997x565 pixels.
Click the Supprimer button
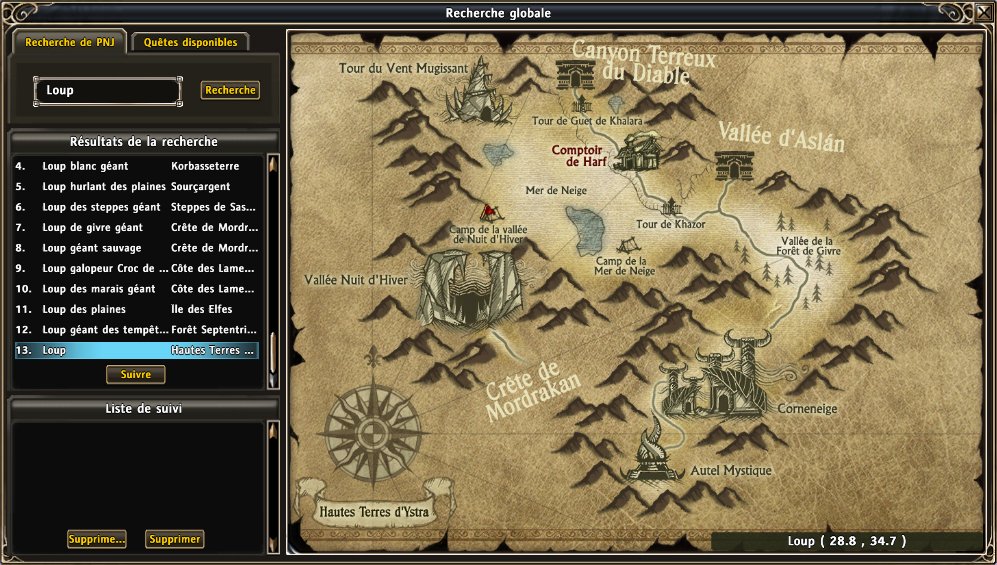click(174, 539)
